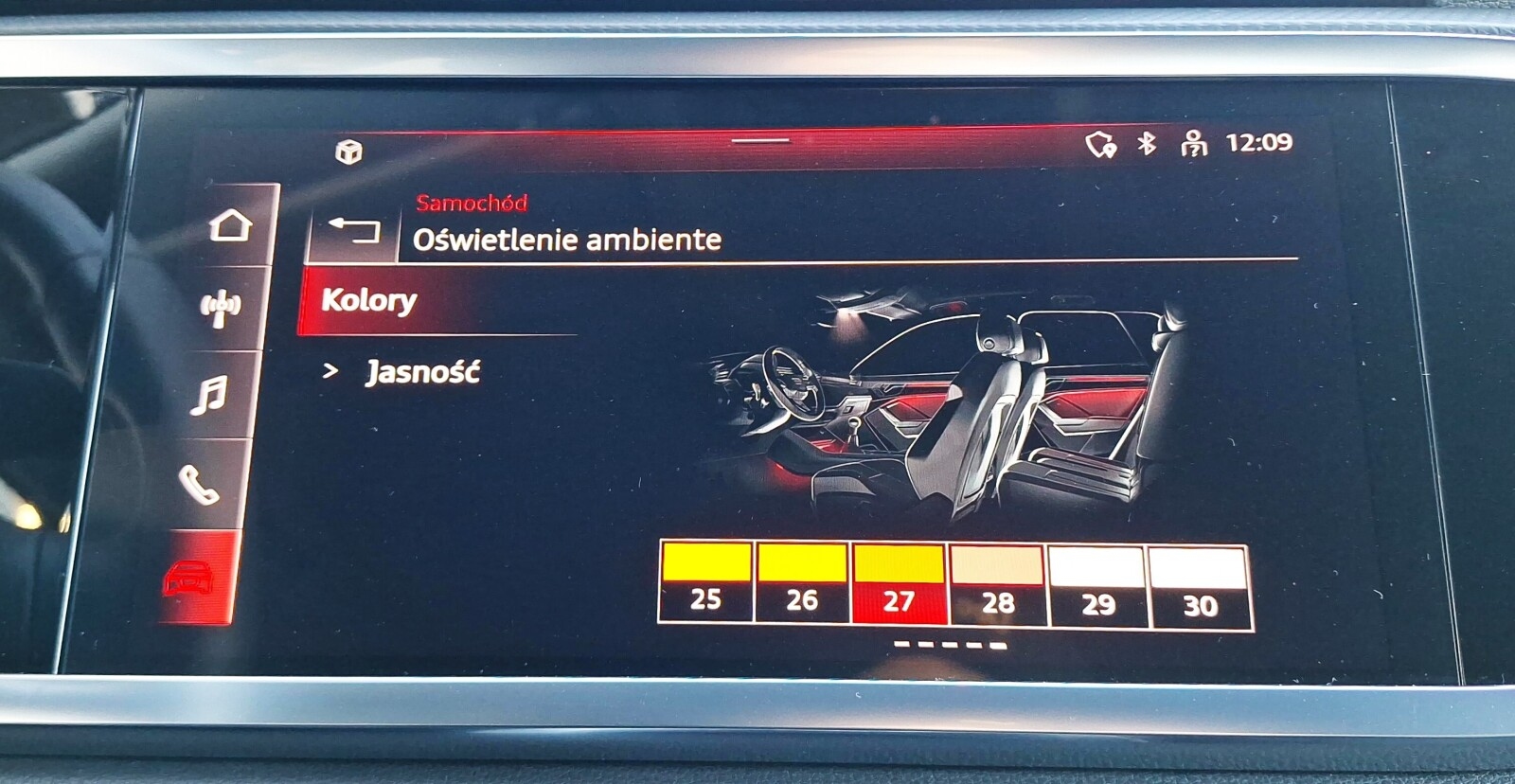Expand the Jasność section
This screenshot has height=784, width=1515.
tap(423, 372)
